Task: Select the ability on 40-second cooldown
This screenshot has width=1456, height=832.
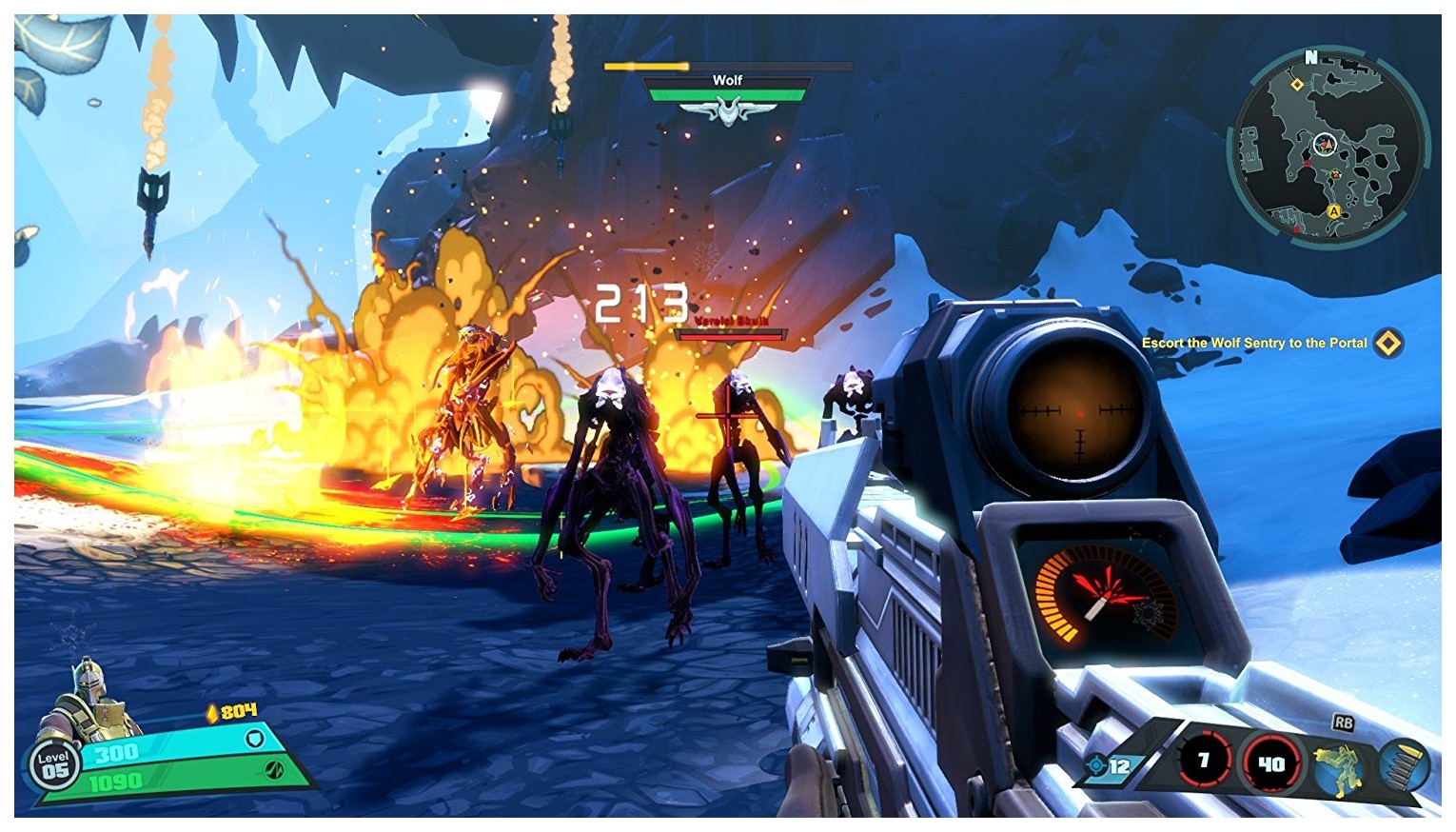Action: coord(1269,763)
